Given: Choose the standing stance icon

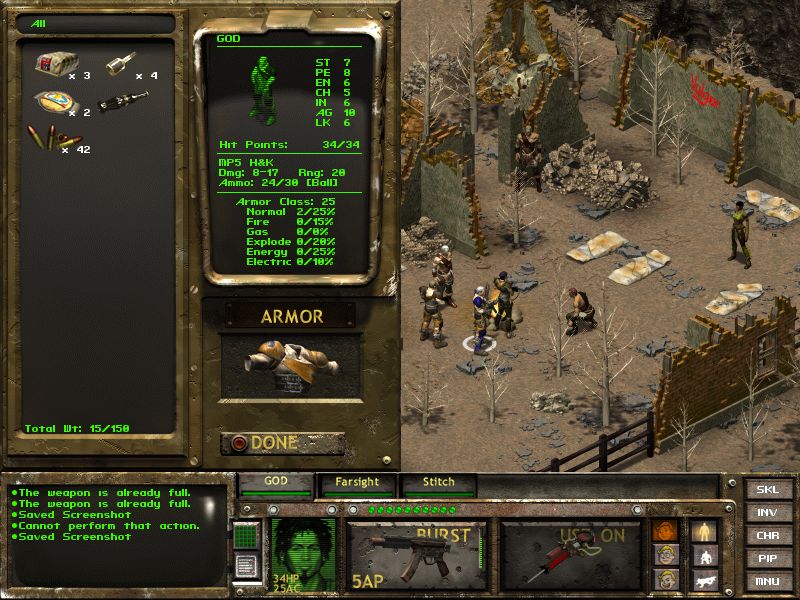Looking at the screenshot, I should point(704,531).
